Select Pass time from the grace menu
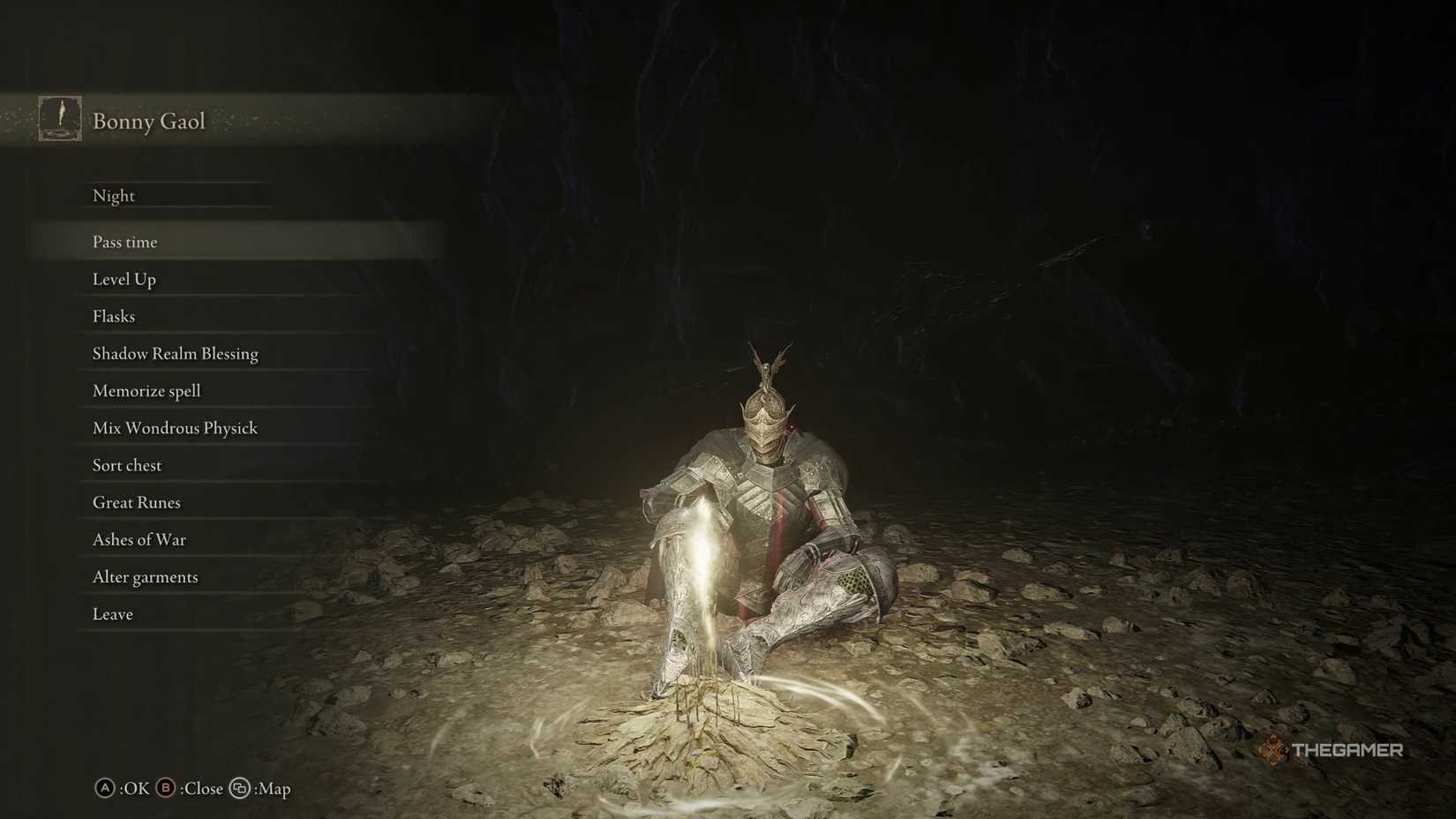Viewport: 1456px width, 819px height. pyautogui.click(x=125, y=242)
